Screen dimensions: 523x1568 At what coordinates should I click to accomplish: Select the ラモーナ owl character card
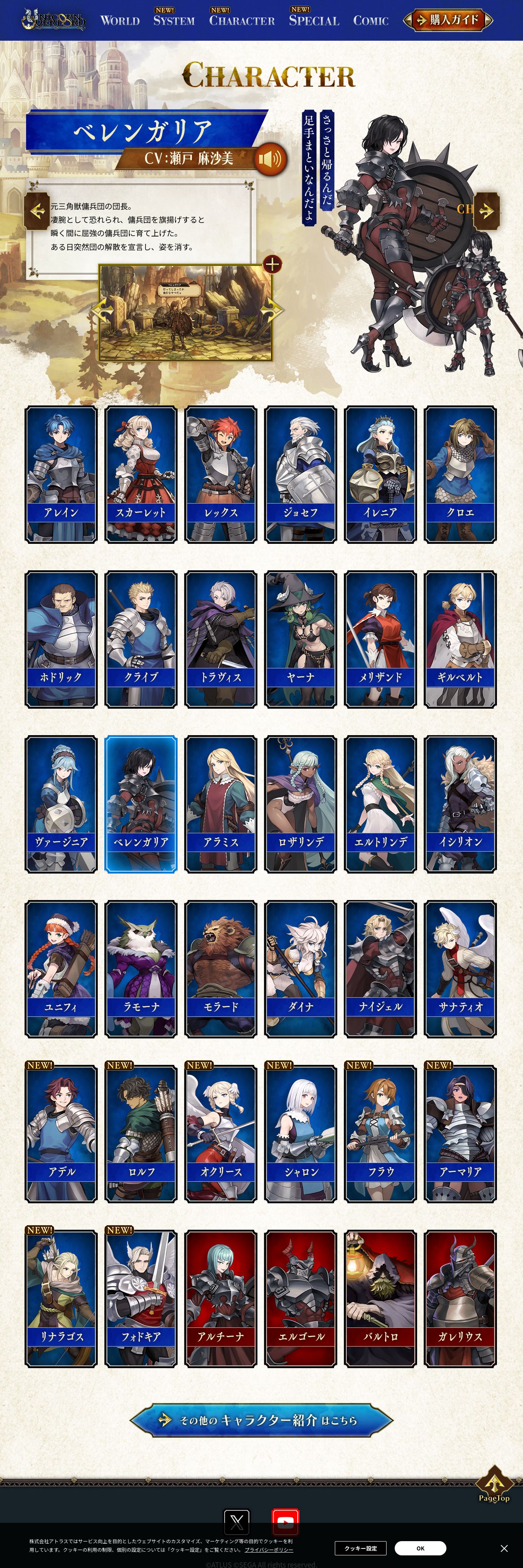(x=141, y=969)
